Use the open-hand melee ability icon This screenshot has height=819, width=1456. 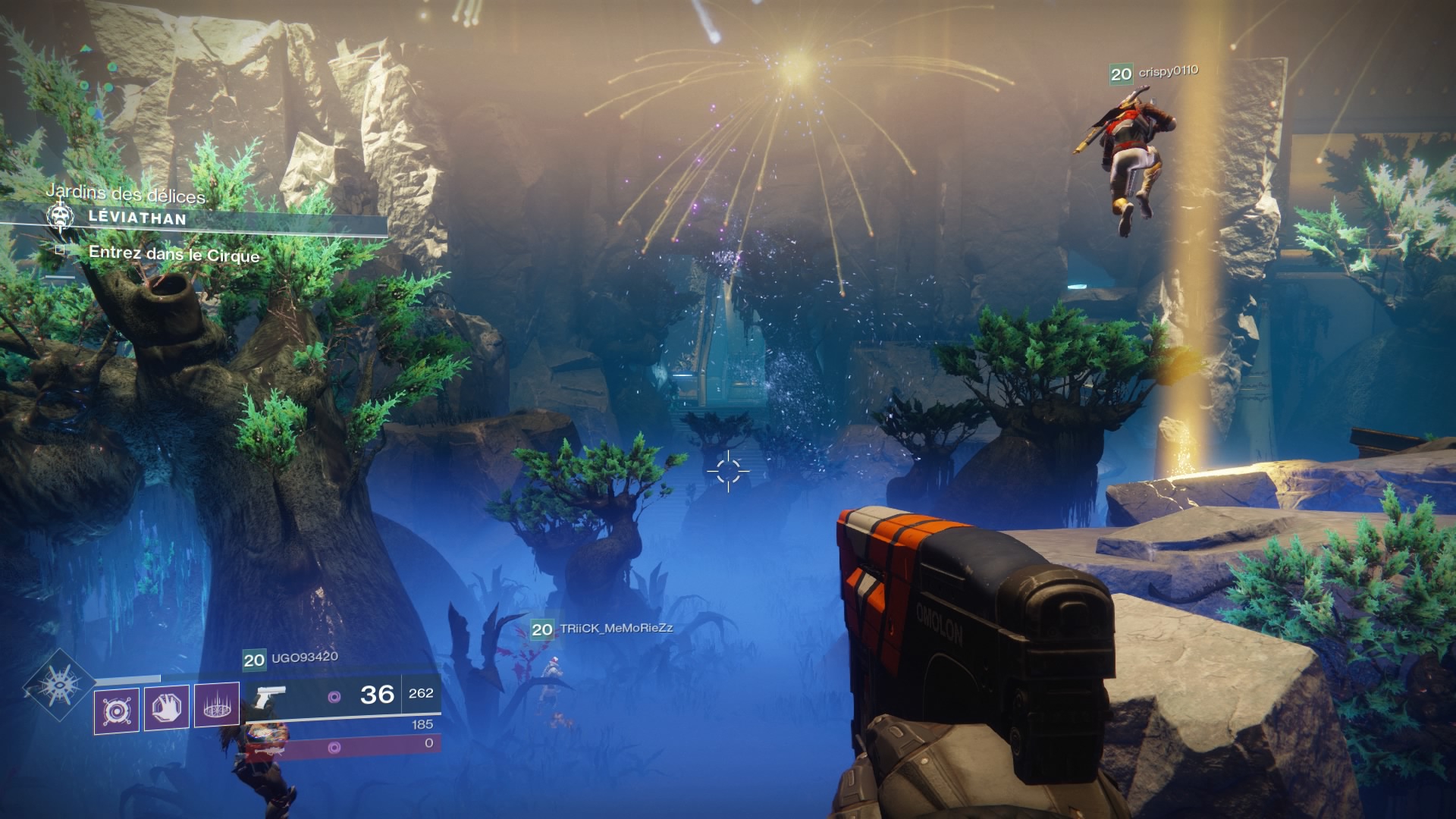point(167,708)
